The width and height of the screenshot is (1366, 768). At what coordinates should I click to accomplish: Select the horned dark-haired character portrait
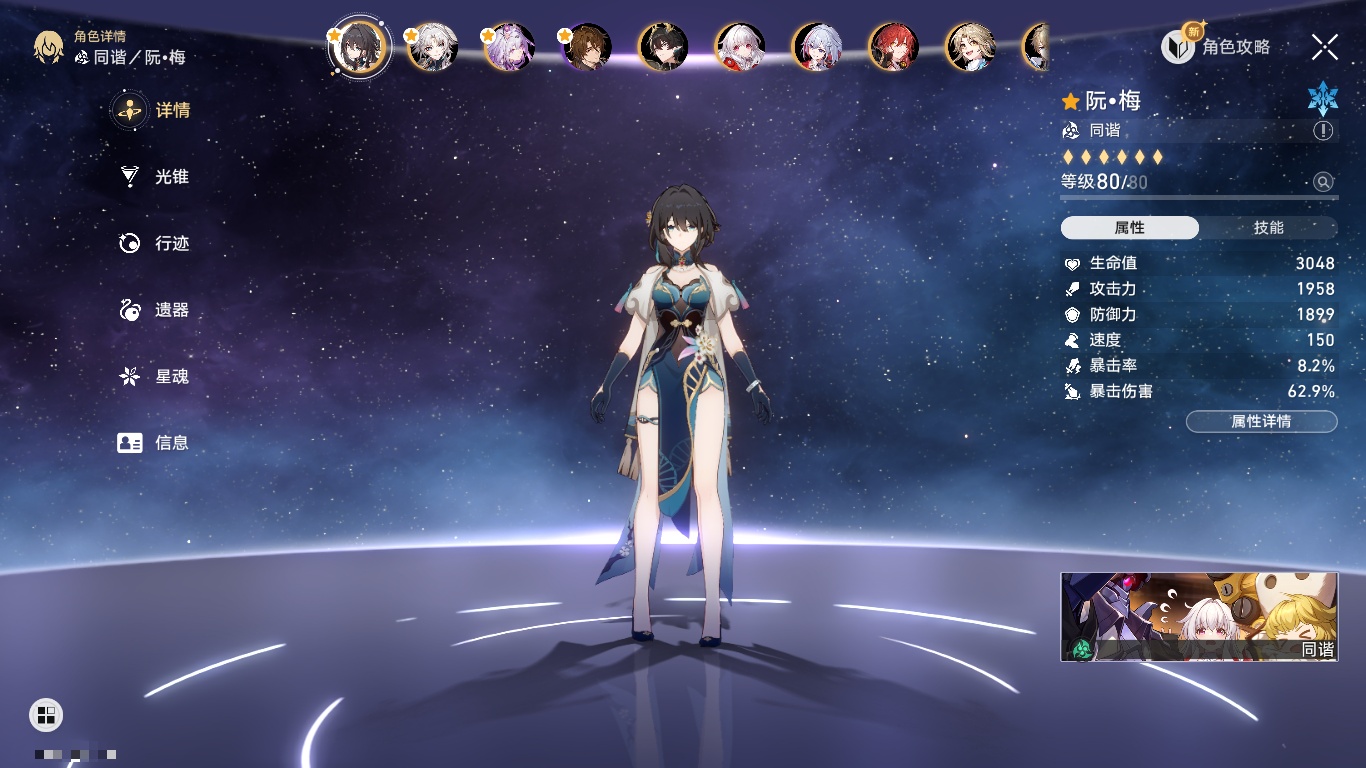coord(663,47)
